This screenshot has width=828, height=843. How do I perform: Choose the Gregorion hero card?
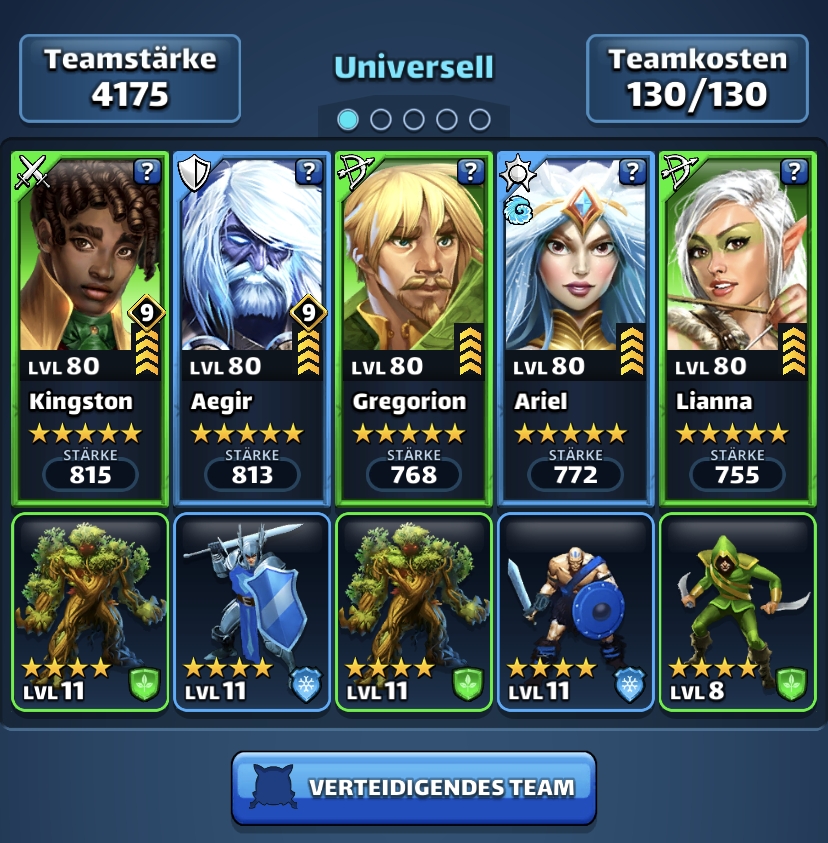(414, 300)
